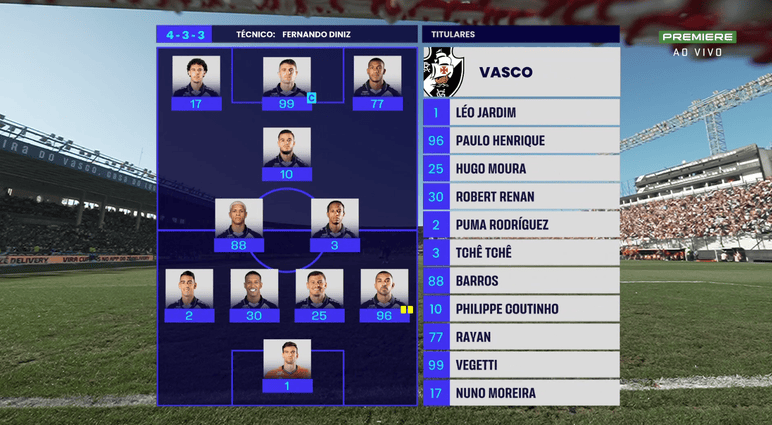This screenshot has height=425, width=772.
Task: Select the goalkeeper portrait numbered 1
Action: [x=287, y=360]
